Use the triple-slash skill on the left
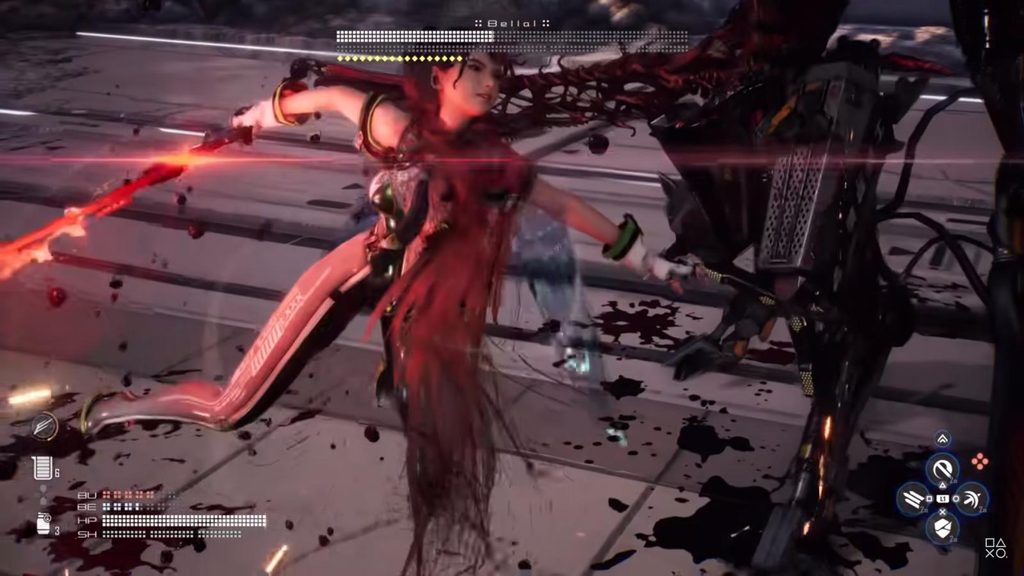The width and height of the screenshot is (1024, 576). (x=912, y=497)
